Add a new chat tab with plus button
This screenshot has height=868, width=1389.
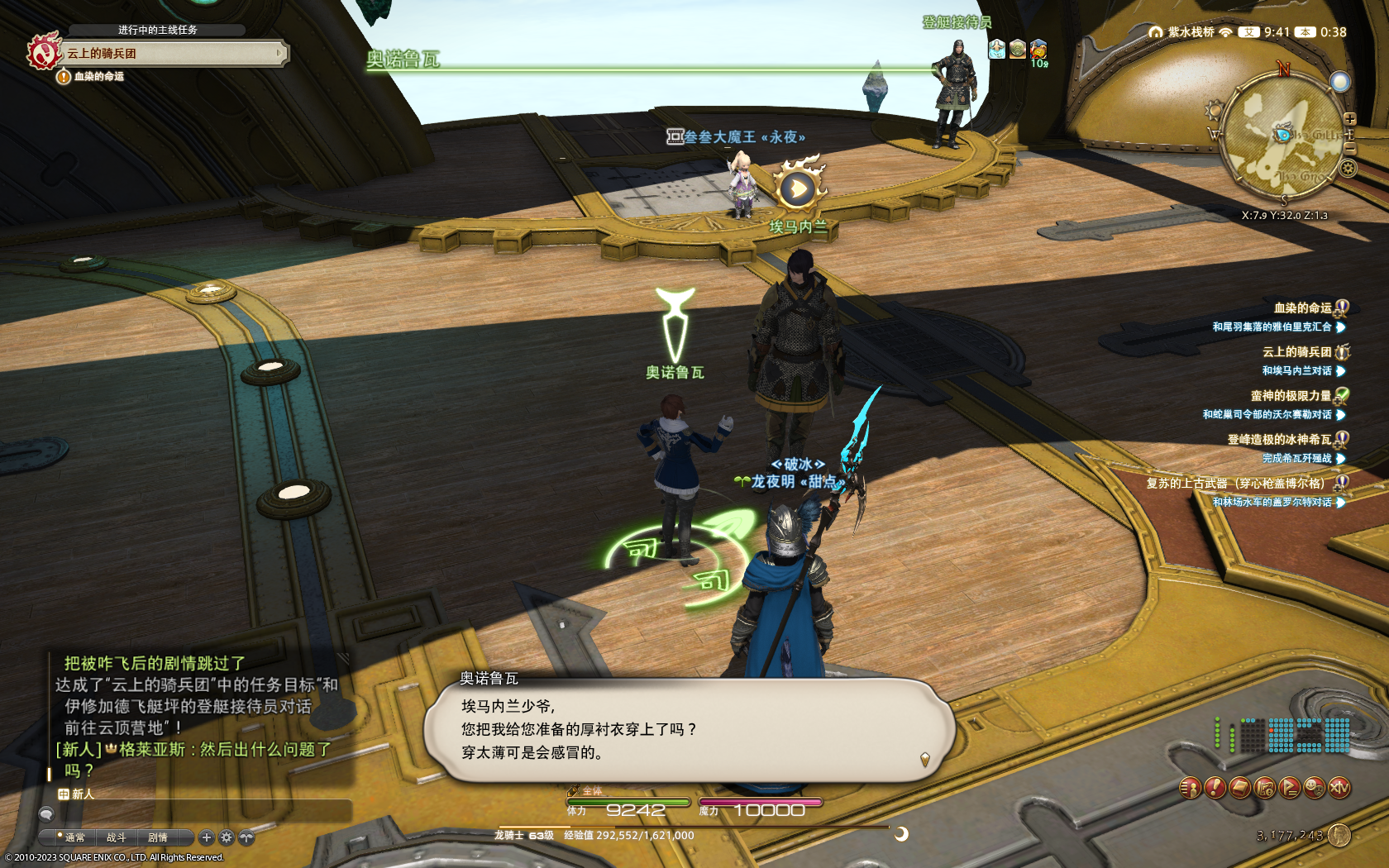207,837
